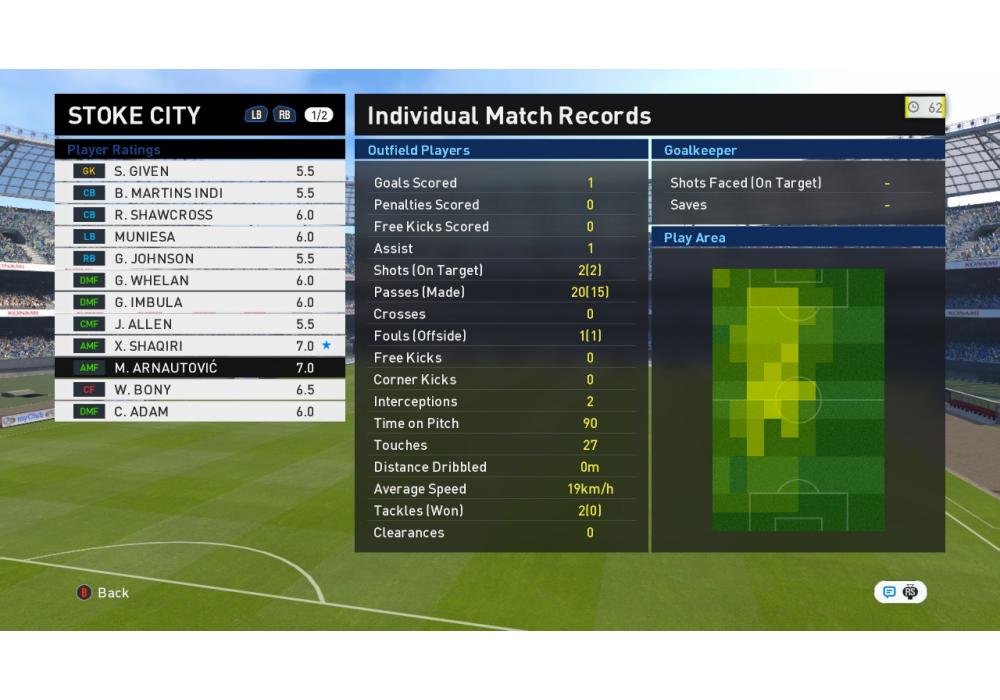Select R. Shawcross's rating row

[x=200, y=215]
